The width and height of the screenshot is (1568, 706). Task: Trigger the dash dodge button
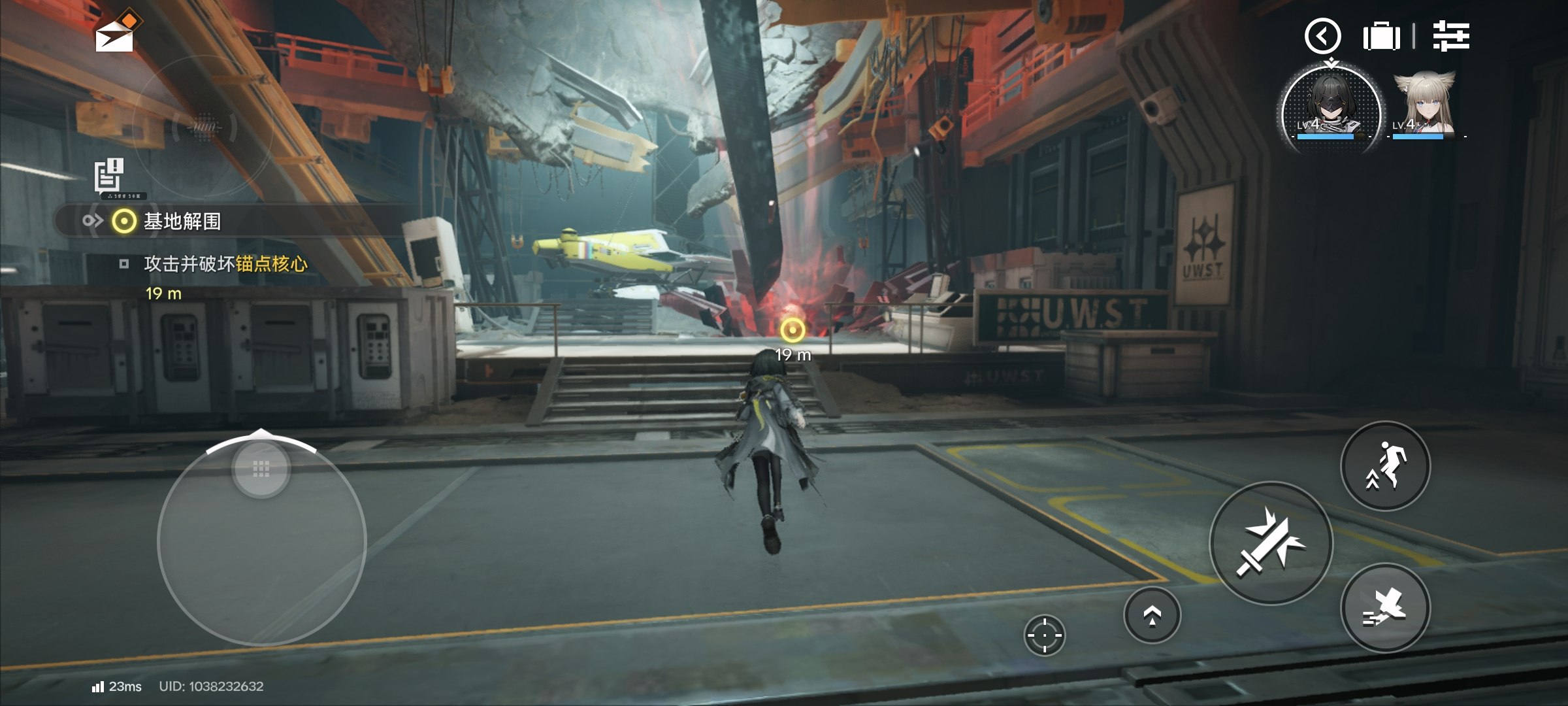pyautogui.click(x=1385, y=608)
